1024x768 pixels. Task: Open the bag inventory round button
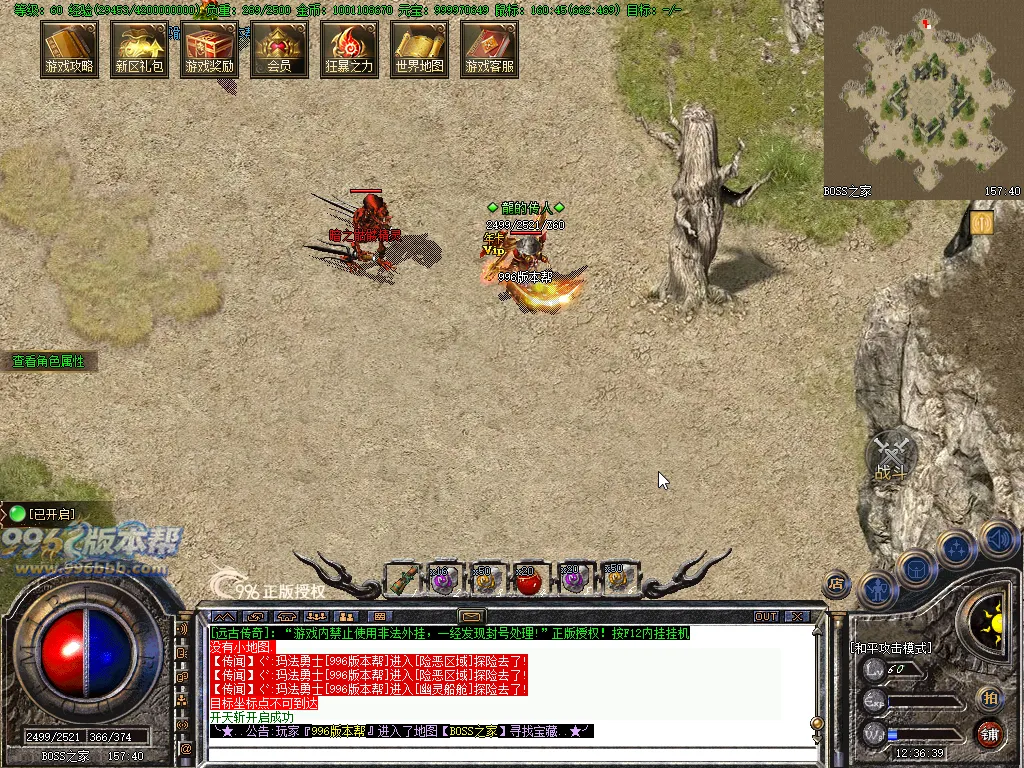(916, 568)
